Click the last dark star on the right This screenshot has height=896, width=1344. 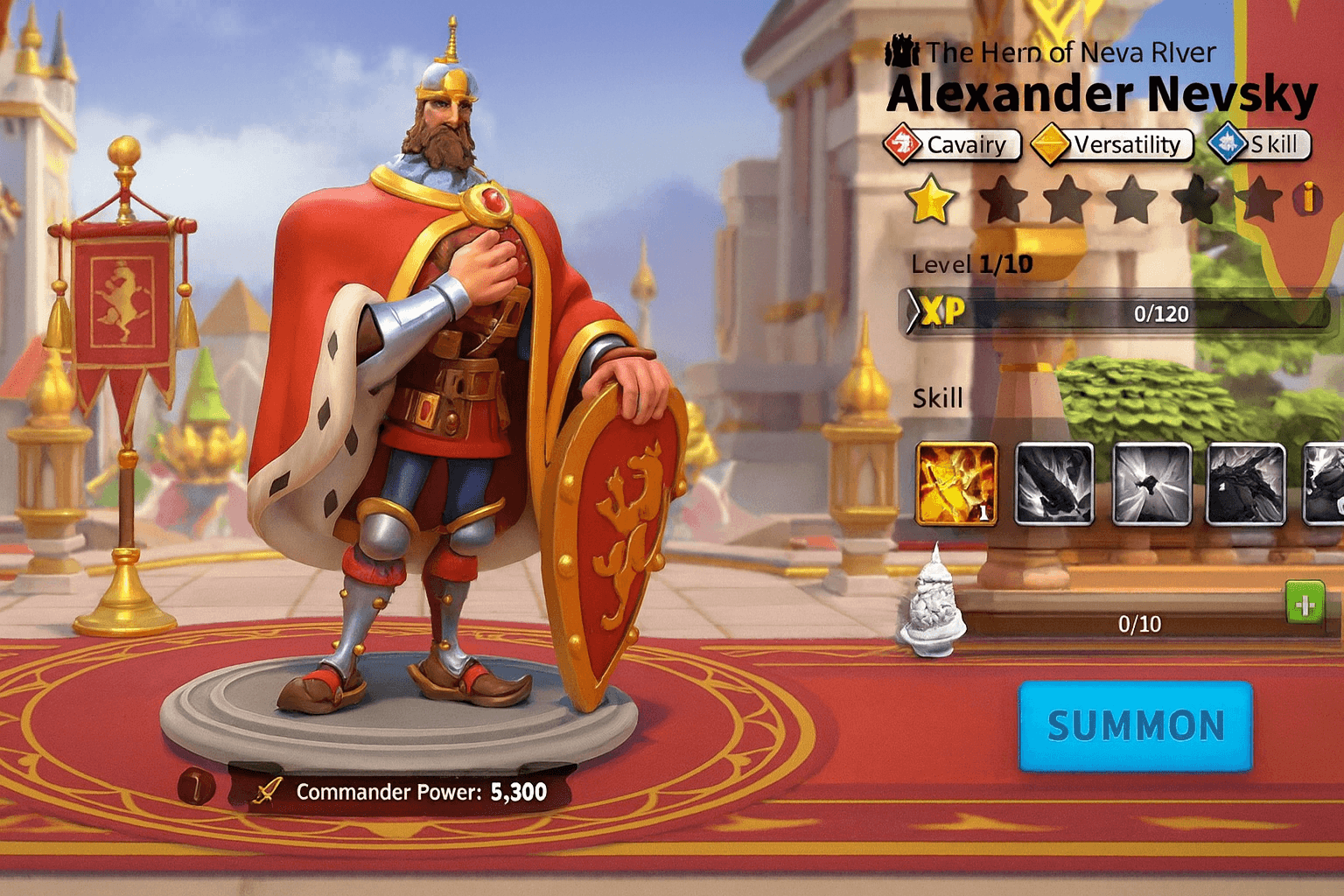tap(1260, 199)
